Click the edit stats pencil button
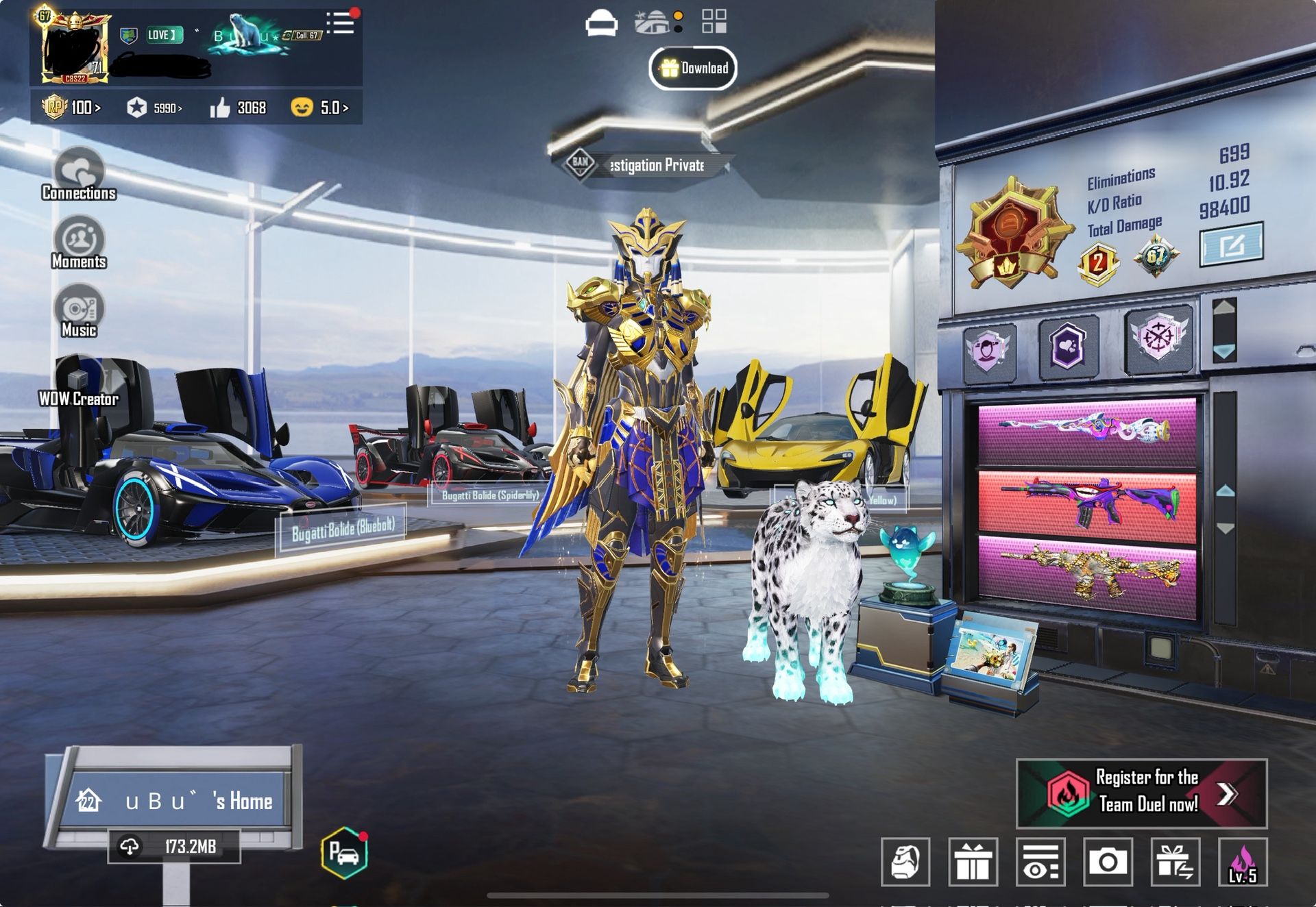Screen dimensions: 1316x907 (x=1231, y=245)
